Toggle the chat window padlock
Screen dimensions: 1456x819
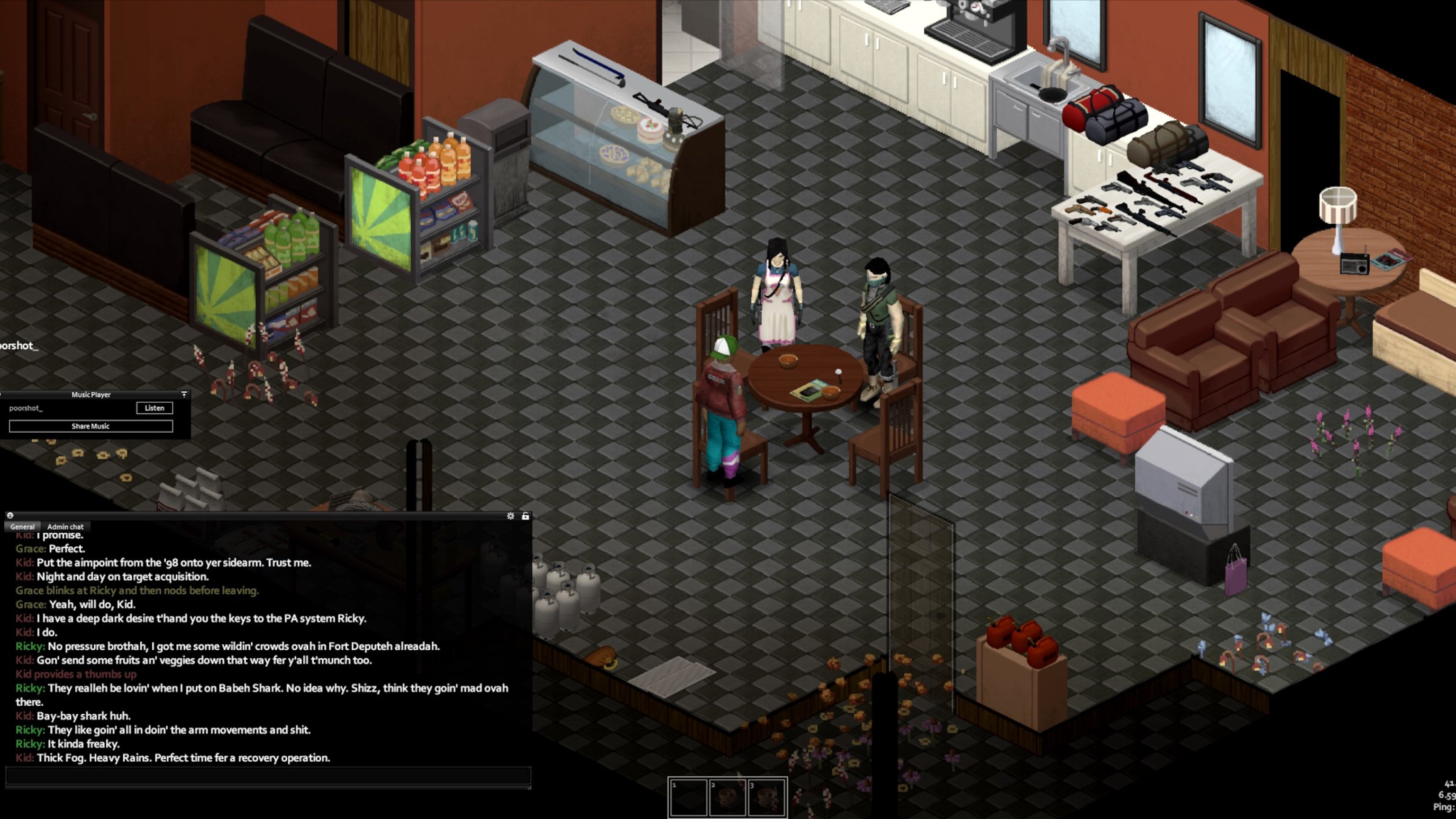pyautogui.click(x=526, y=516)
